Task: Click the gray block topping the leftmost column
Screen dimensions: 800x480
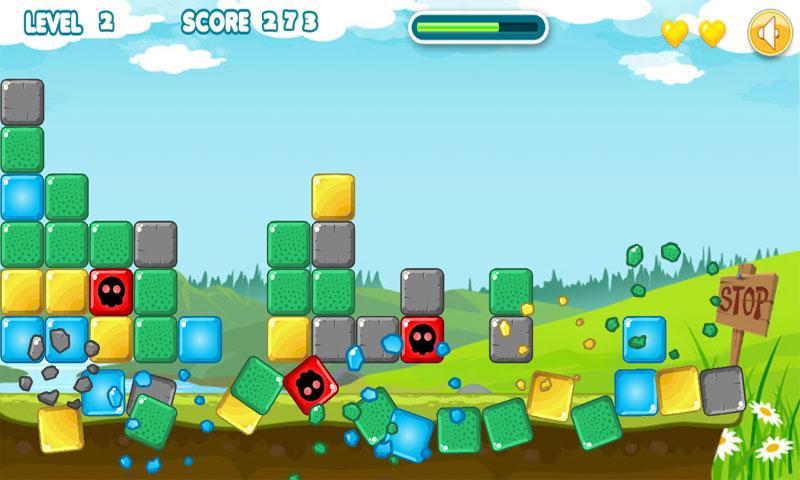Action: tap(22, 101)
